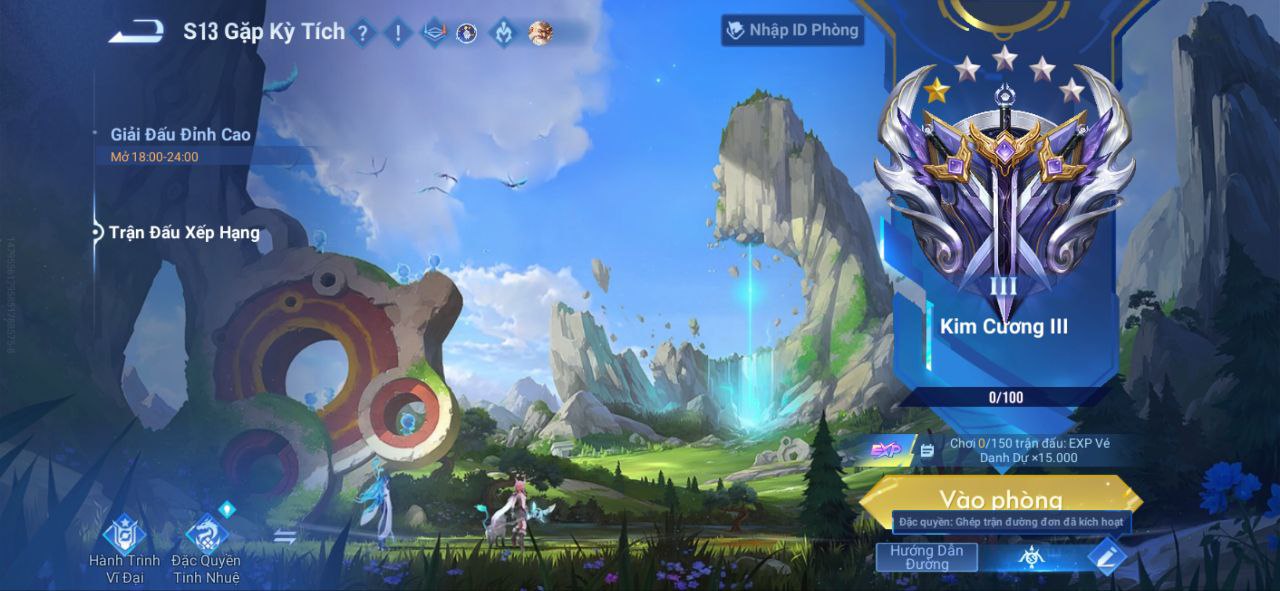Open the stacked layers icon with arrows

pyautogui.click(x=433, y=33)
